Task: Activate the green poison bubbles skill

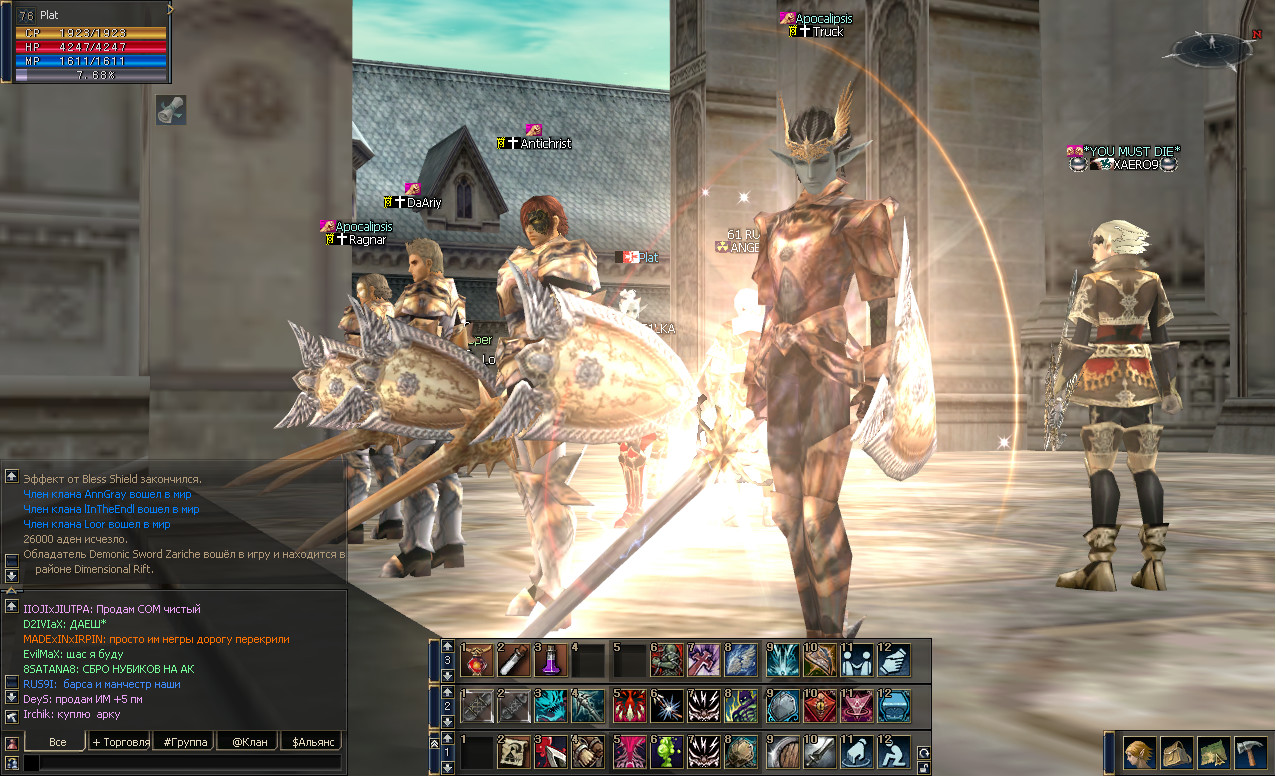Action: coord(666,752)
